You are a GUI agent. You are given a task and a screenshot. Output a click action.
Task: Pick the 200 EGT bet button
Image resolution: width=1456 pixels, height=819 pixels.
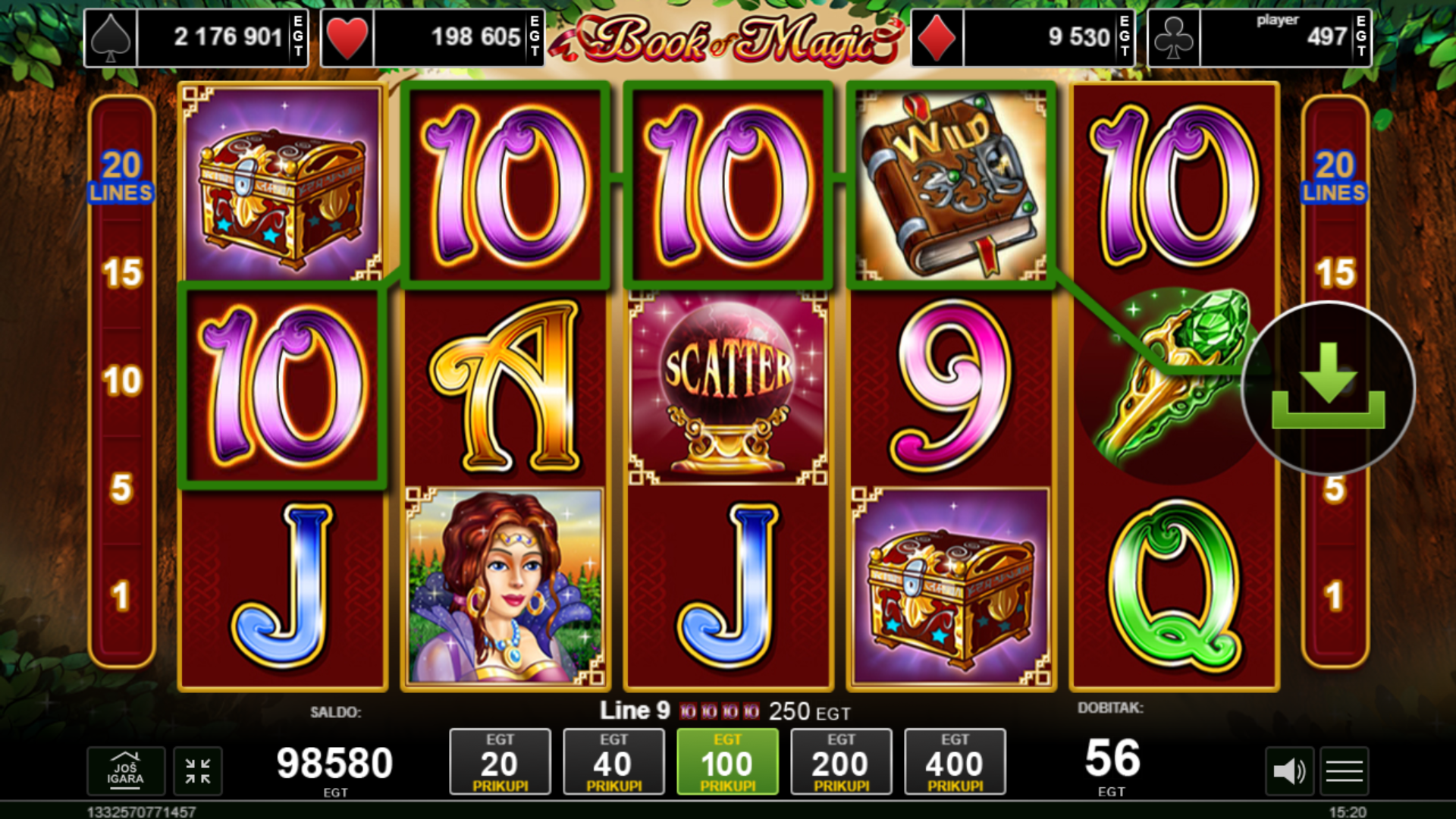pyautogui.click(x=841, y=762)
